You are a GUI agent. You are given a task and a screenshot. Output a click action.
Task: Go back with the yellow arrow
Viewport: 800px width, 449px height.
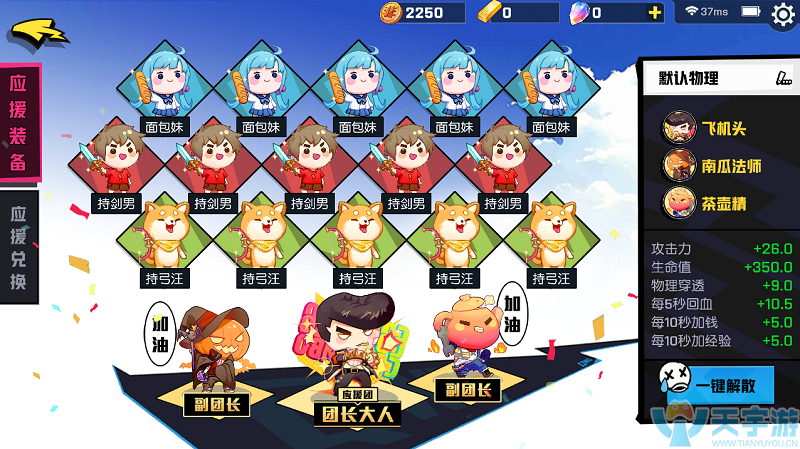click(38, 30)
